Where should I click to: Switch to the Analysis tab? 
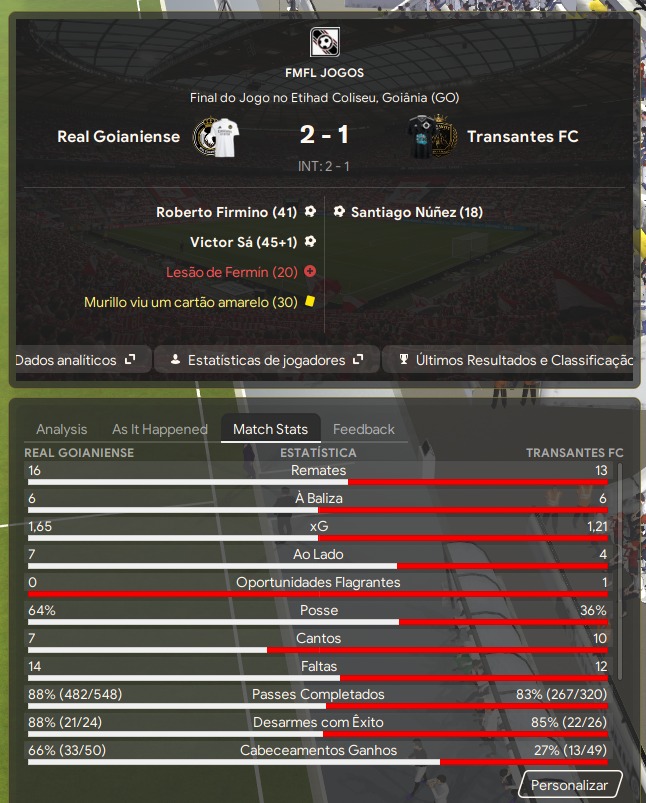point(62,429)
